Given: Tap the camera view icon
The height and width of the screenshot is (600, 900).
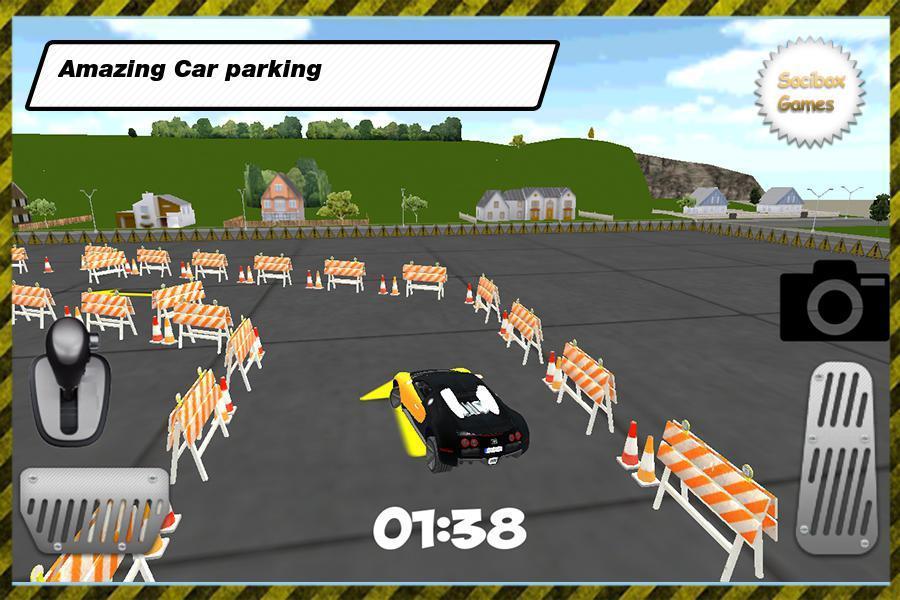Looking at the screenshot, I should pos(834,300).
